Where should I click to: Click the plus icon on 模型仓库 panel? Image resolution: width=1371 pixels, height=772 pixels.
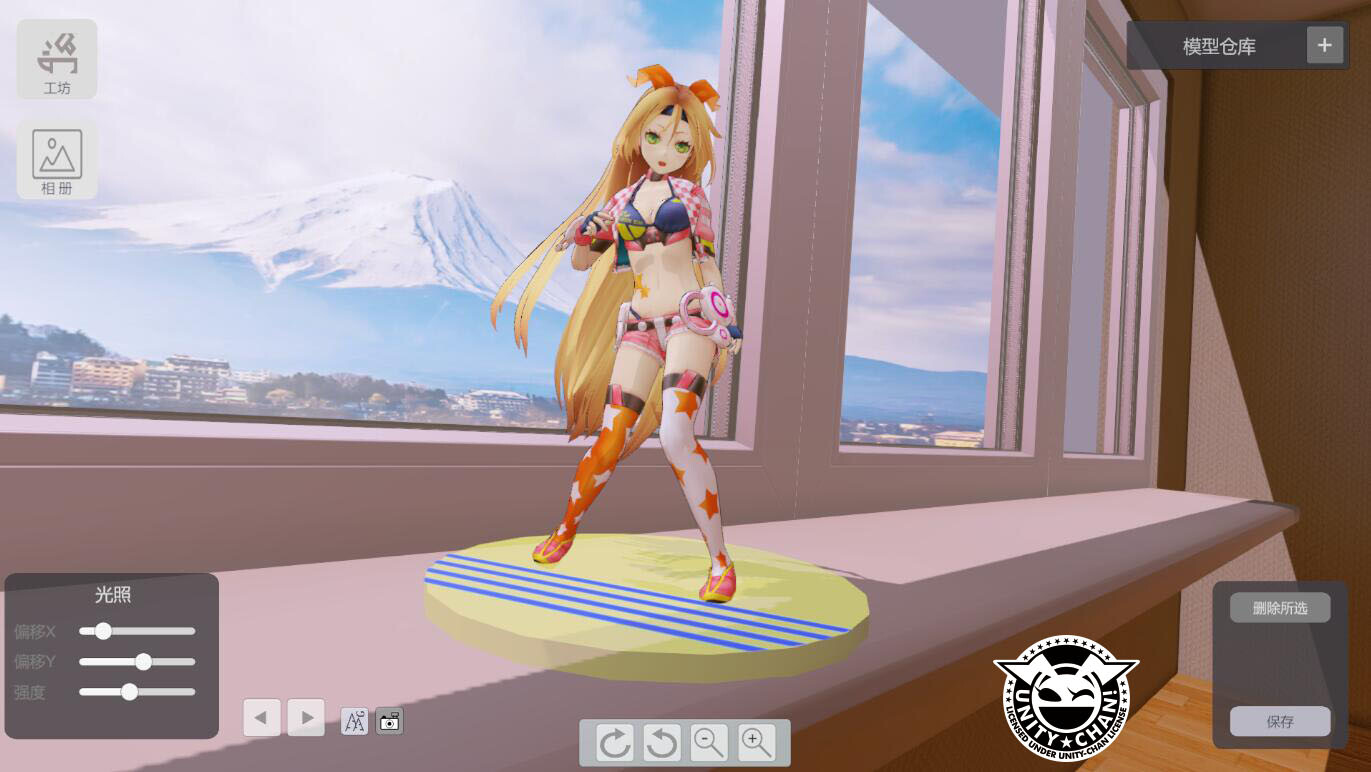pos(1325,44)
